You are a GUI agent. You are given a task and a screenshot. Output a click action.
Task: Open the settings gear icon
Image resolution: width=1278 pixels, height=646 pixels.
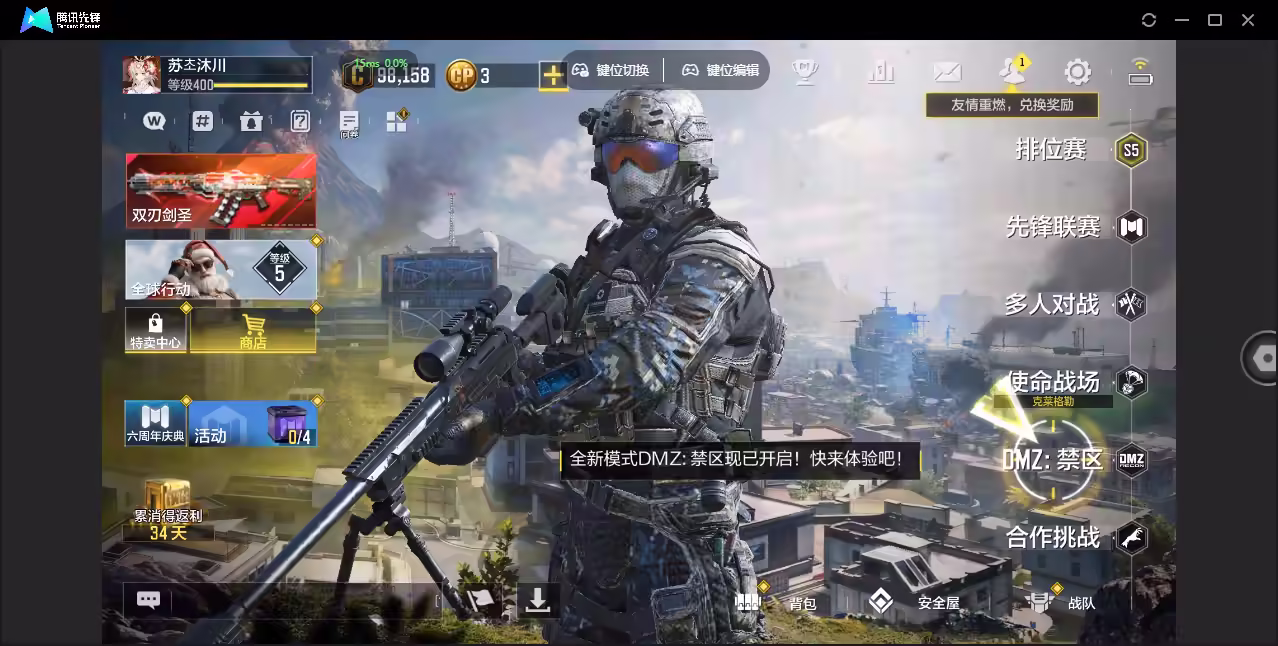[1077, 72]
